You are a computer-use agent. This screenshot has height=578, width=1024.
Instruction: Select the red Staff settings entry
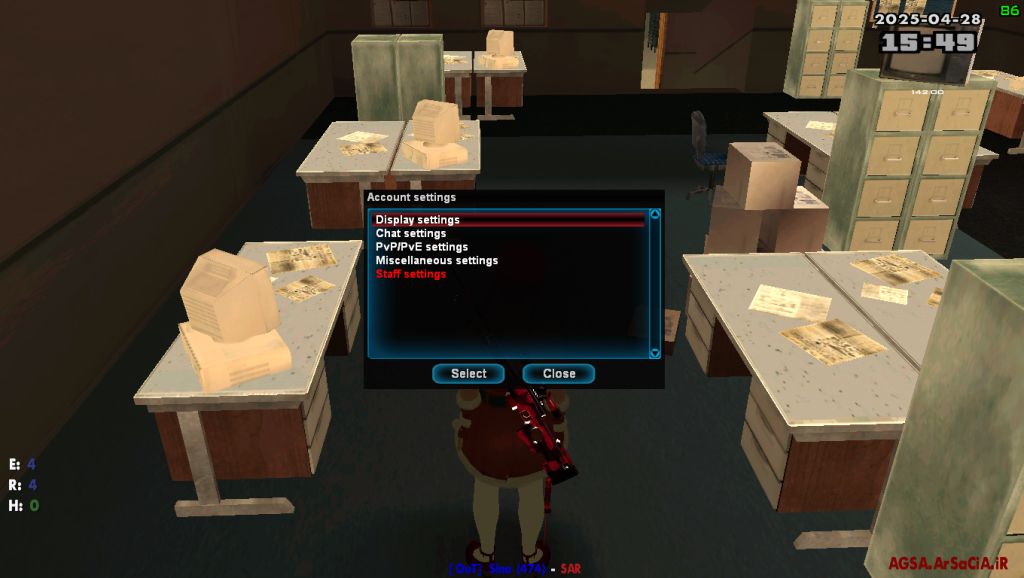410,274
